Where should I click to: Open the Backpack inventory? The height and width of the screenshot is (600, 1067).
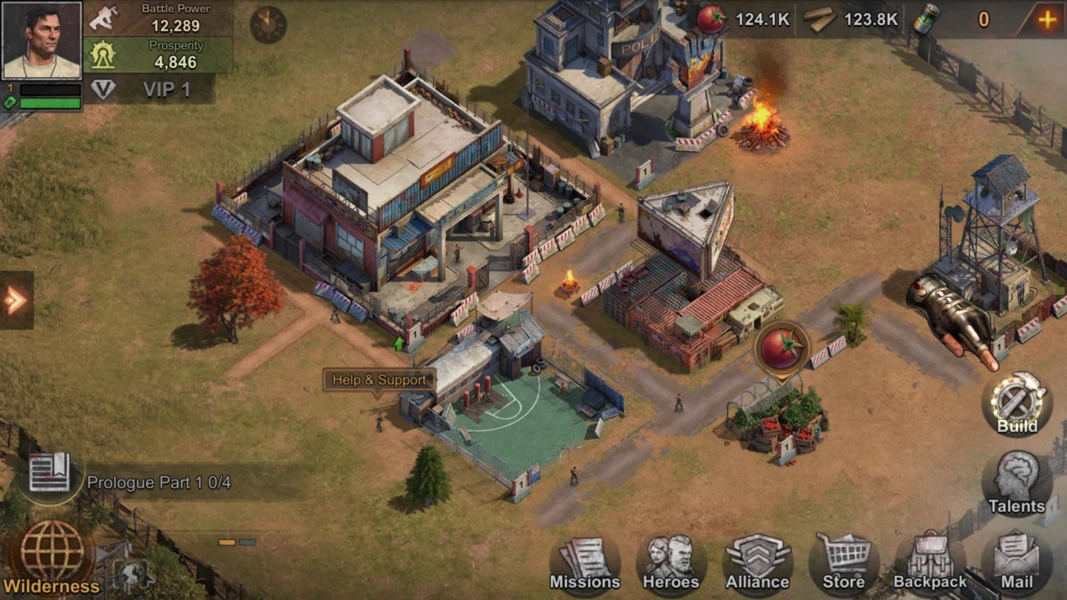[930, 563]
